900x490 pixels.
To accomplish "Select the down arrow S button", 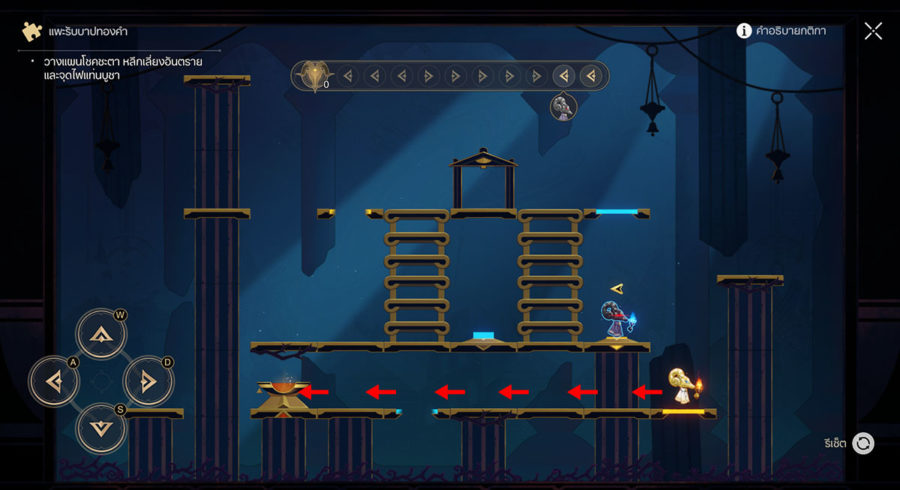I will tap(101, 428).
